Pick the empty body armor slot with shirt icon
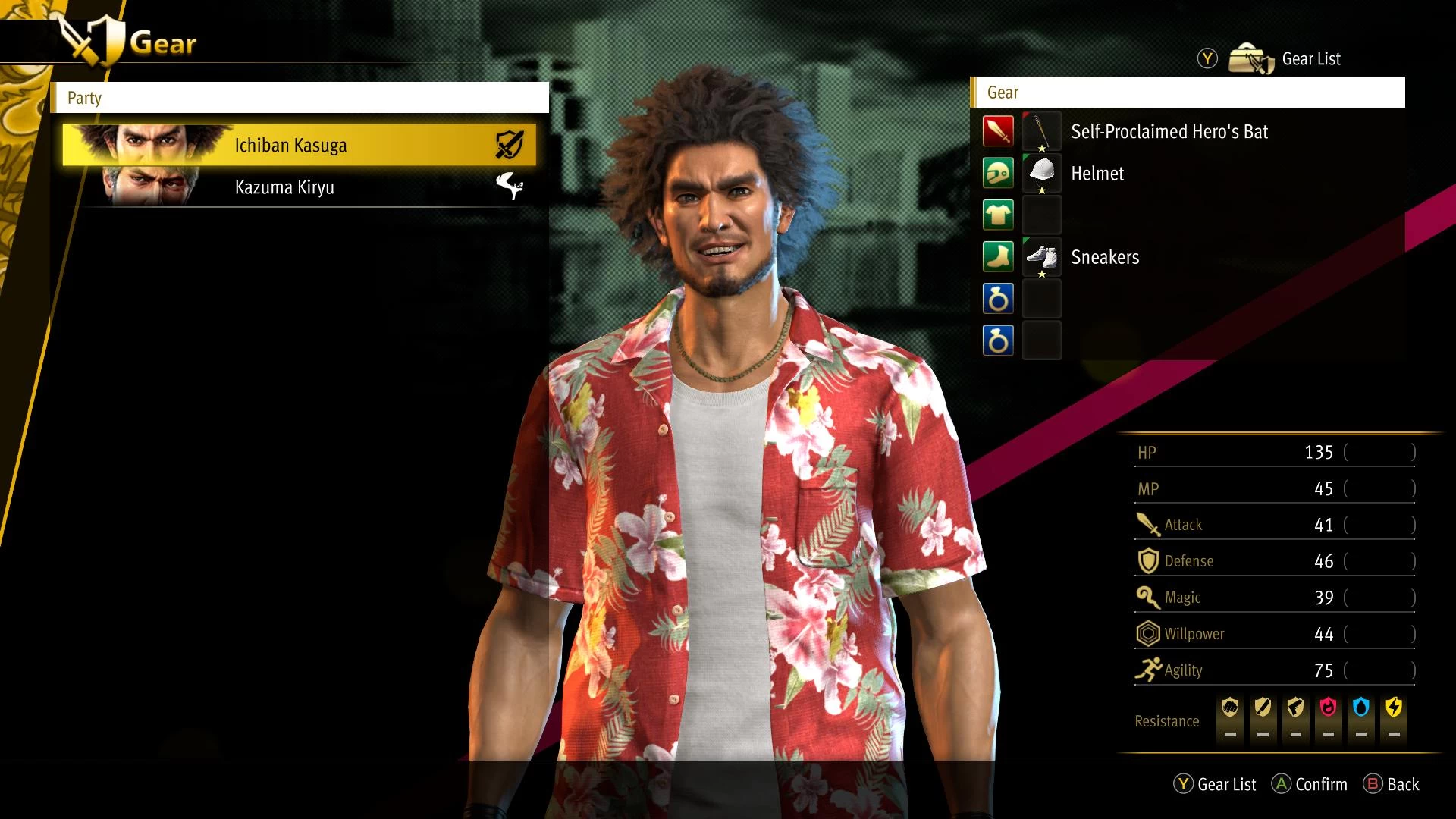 [x=1041, y=215]
